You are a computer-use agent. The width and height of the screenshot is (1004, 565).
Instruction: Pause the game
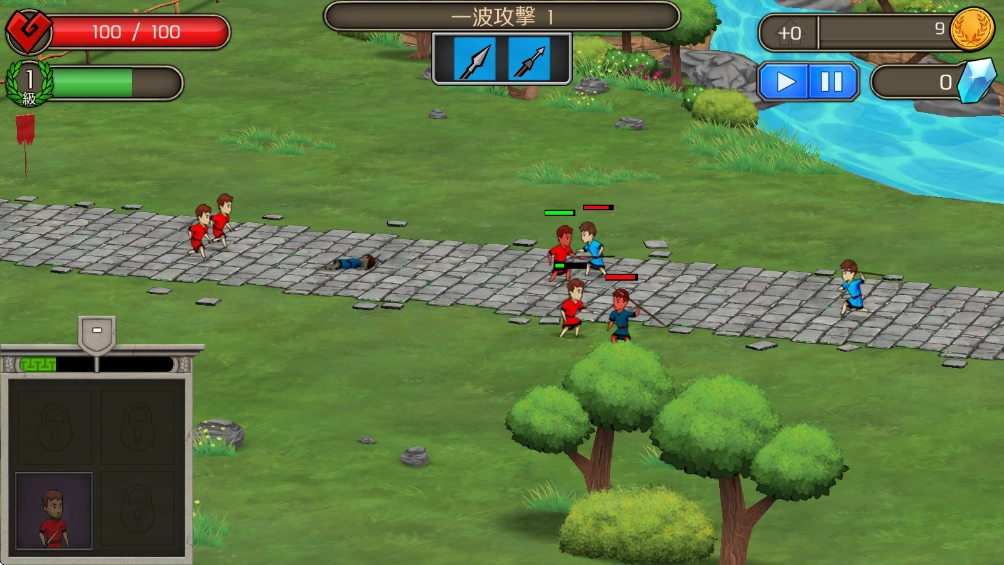tap(832, 82)
